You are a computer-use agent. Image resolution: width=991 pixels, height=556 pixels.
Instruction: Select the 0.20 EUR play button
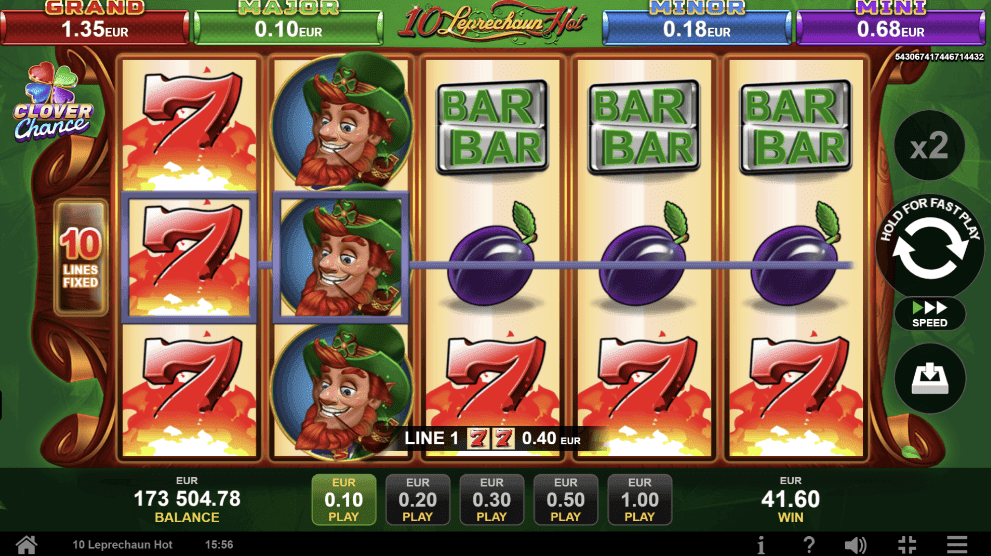[x=418, y=499]
